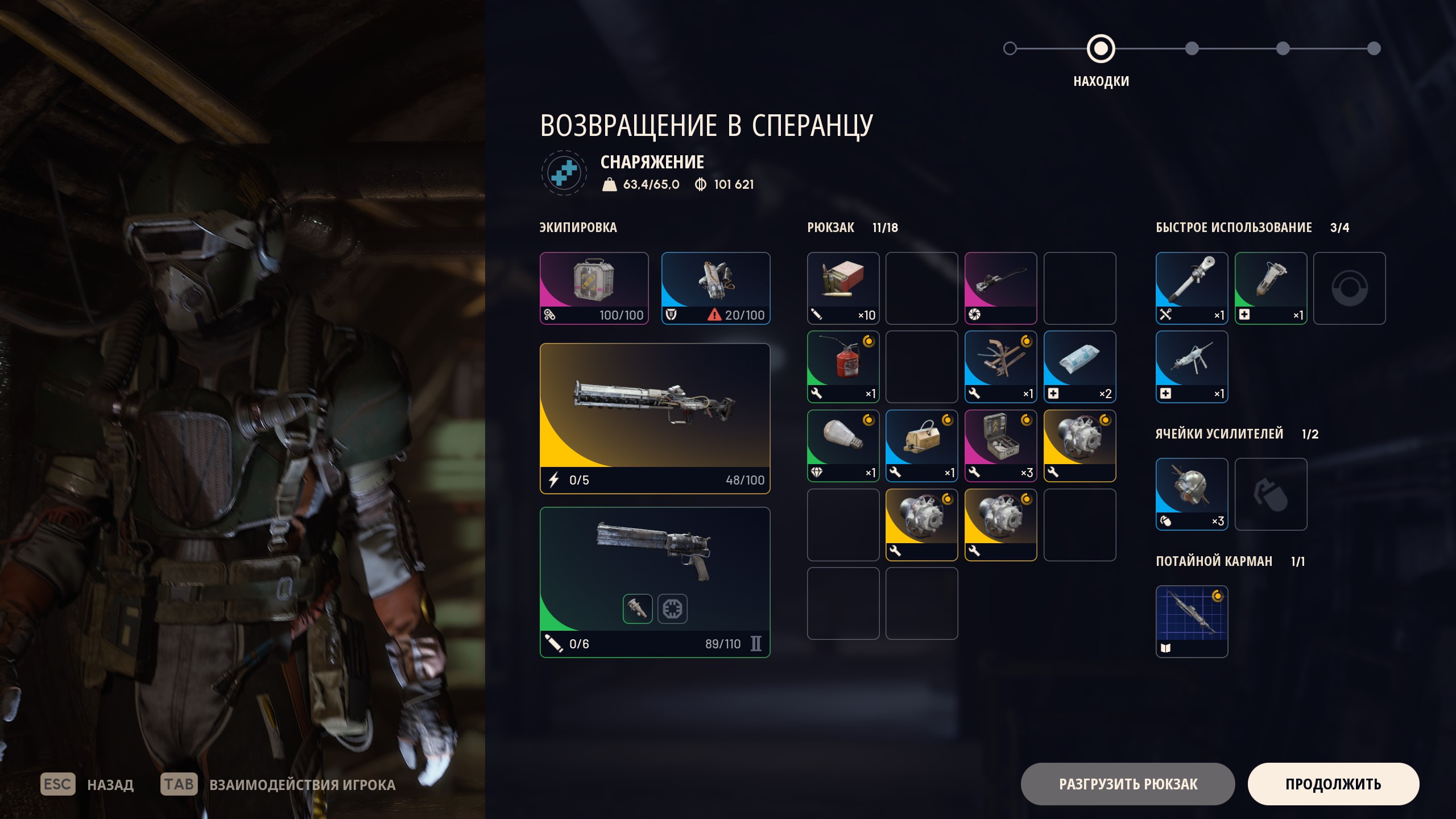Screen dimensions: 1456x819
Task: Select the red oil can item
Action: point(843,367)
